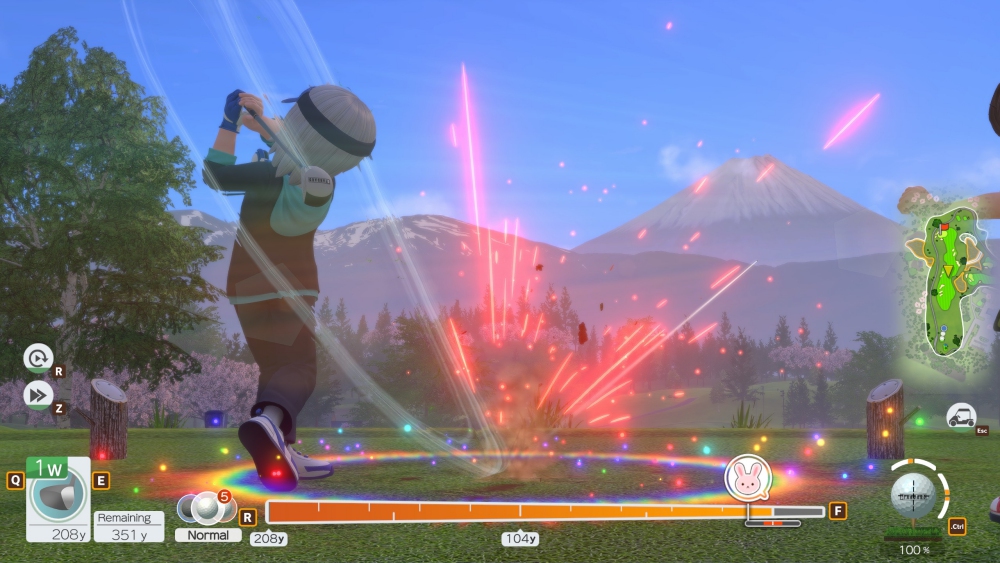Image resolution: width=1000 pixels, height=563 pixels.
Task: Click the circular replay arrow icon
Action: click(37, 358)
